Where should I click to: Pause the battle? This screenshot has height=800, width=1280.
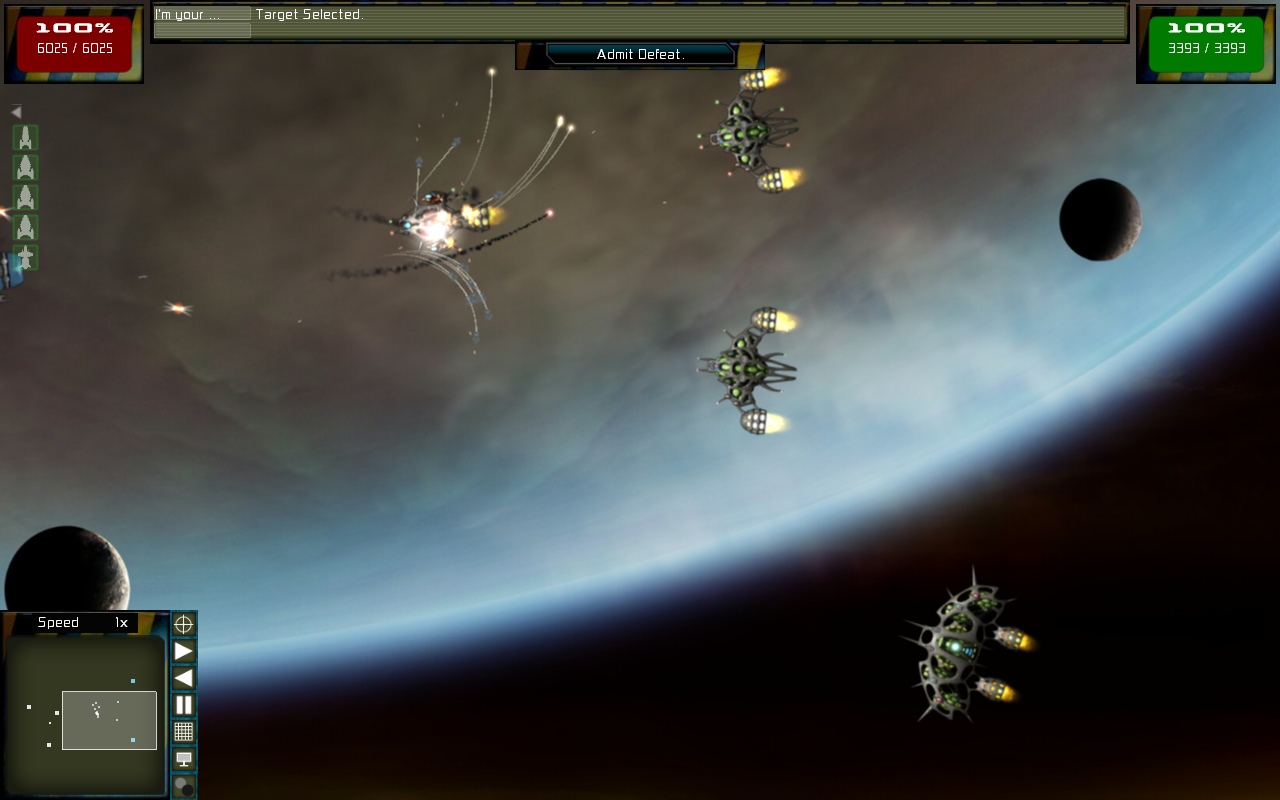point(184,705)
